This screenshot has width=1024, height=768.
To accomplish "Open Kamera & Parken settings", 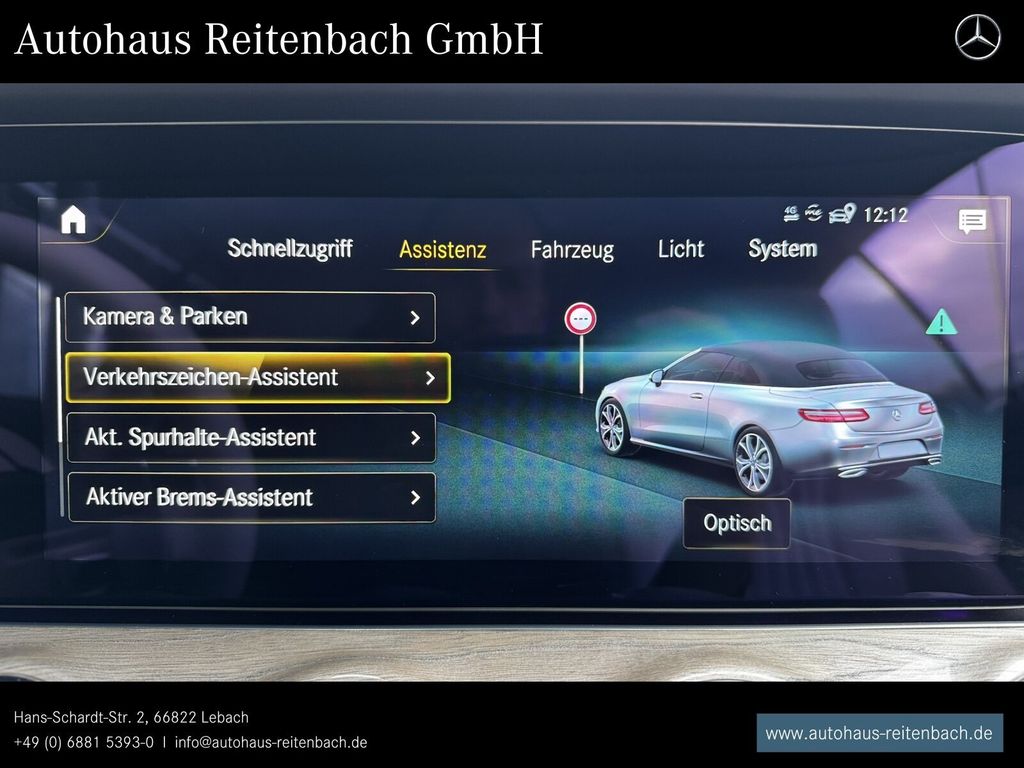I will point(250,317).
